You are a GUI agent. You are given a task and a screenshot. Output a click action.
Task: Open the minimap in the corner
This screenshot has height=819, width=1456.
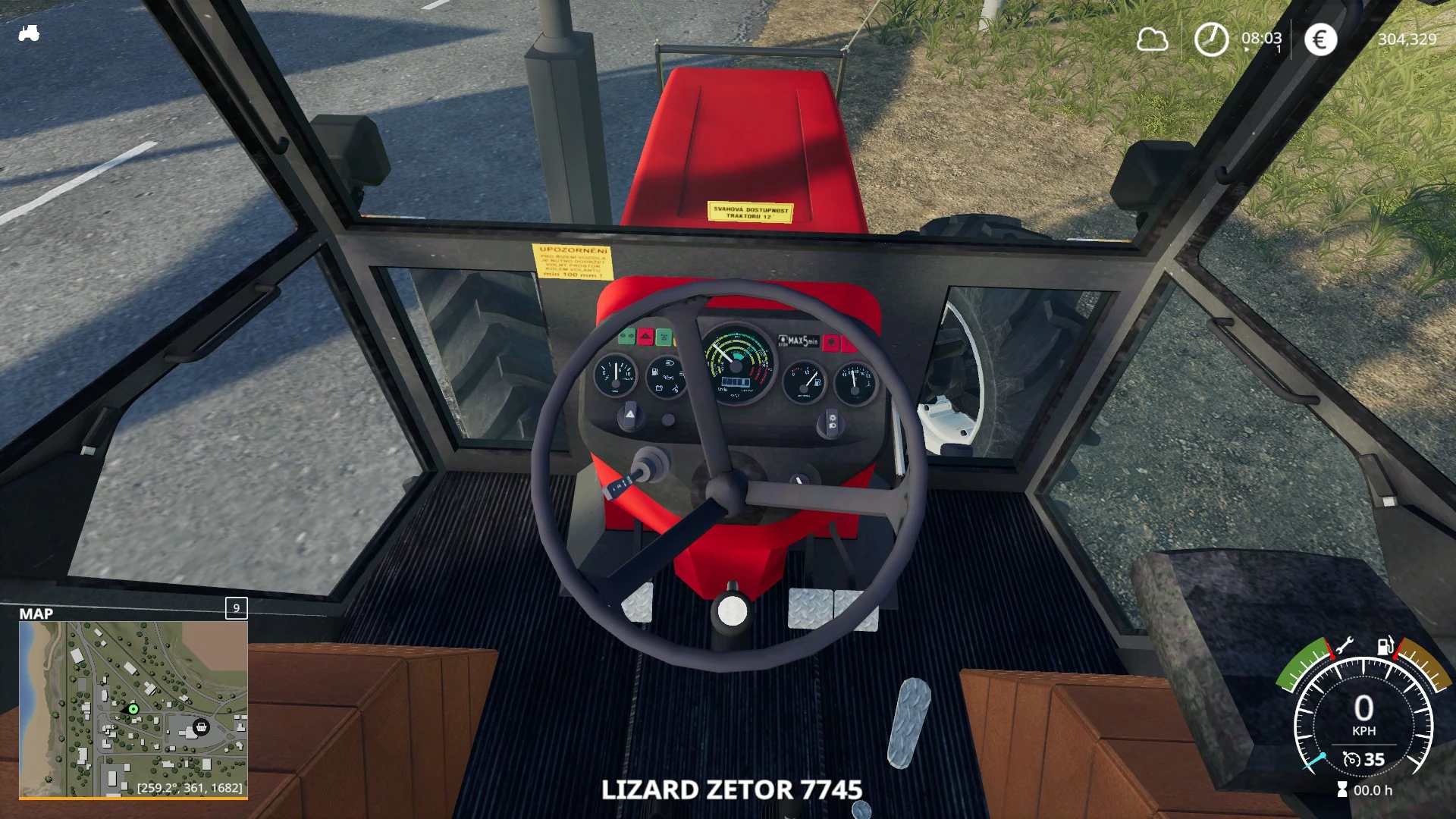click(x=133, y=709)
